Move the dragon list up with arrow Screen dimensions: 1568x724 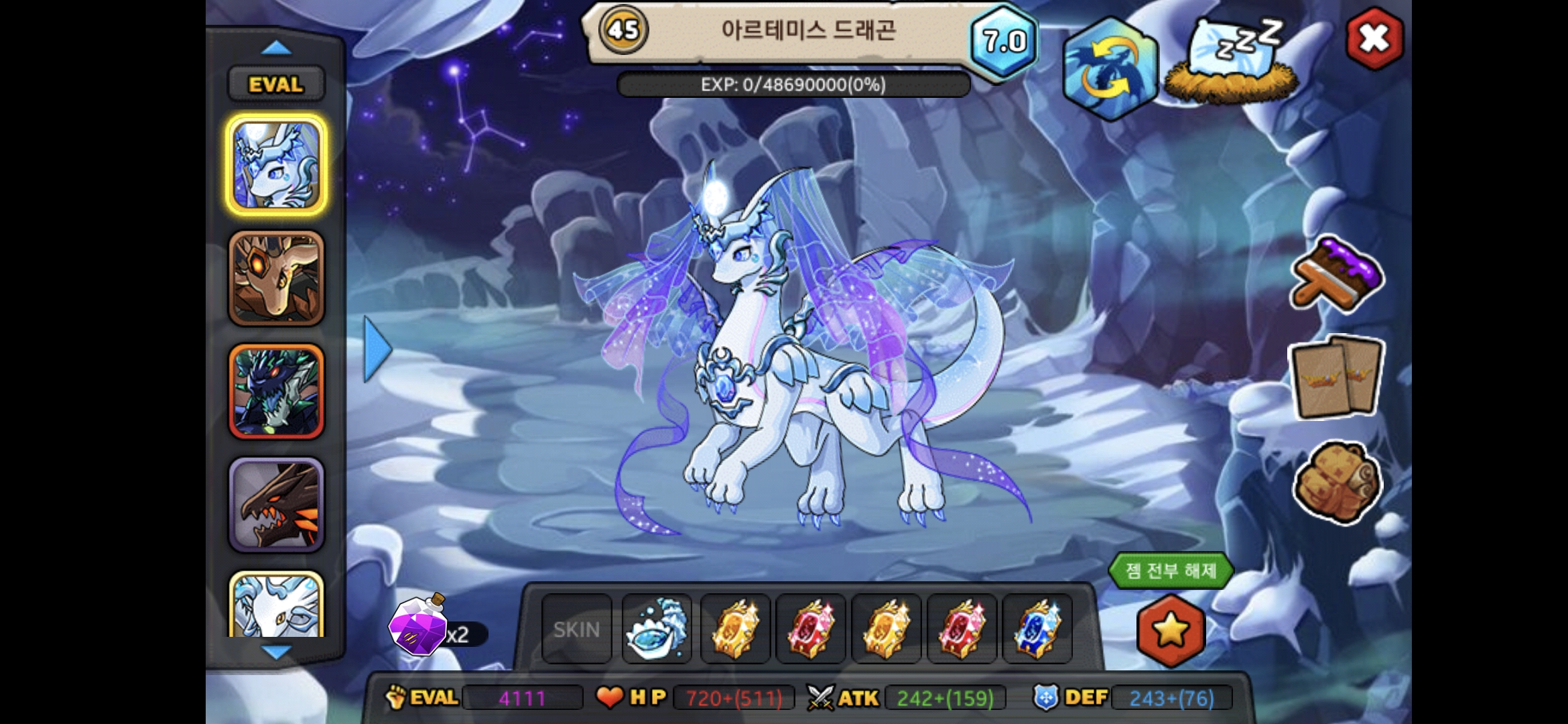[275, 48]
